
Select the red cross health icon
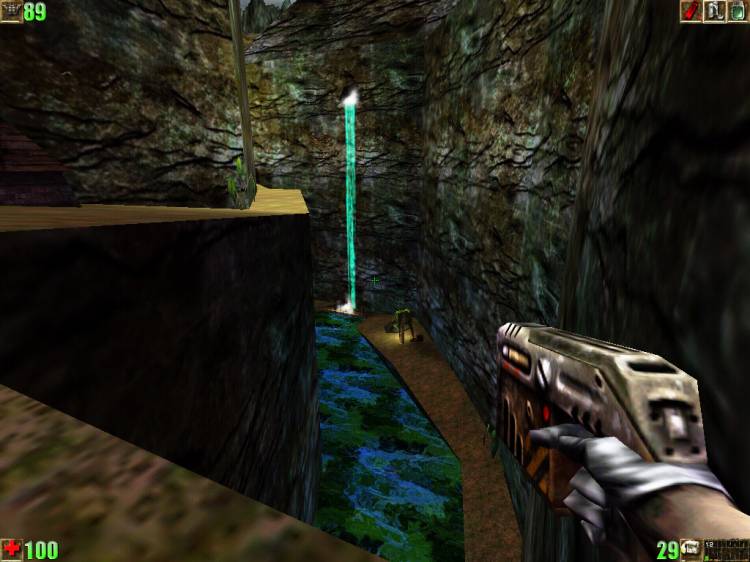click(12, 549)
